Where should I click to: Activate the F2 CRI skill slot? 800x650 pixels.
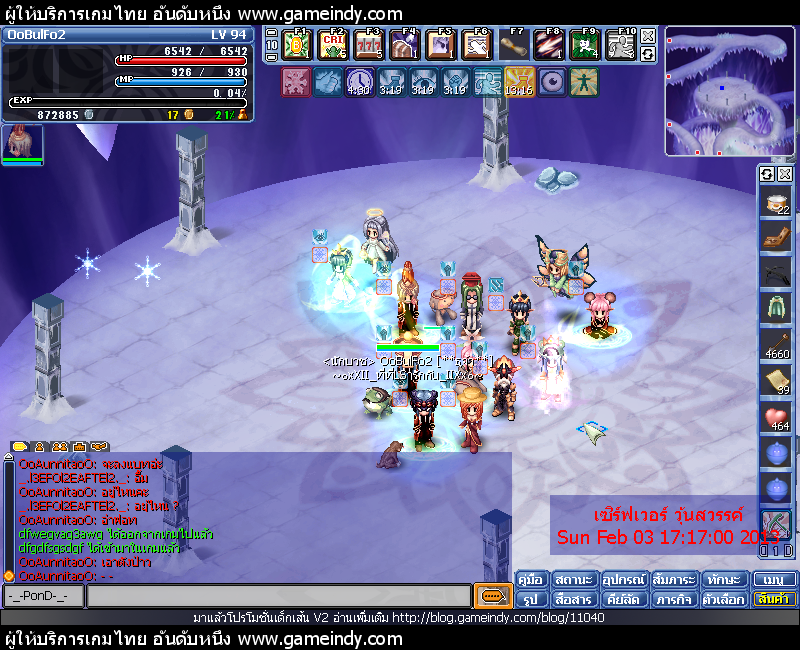(333, 45)
